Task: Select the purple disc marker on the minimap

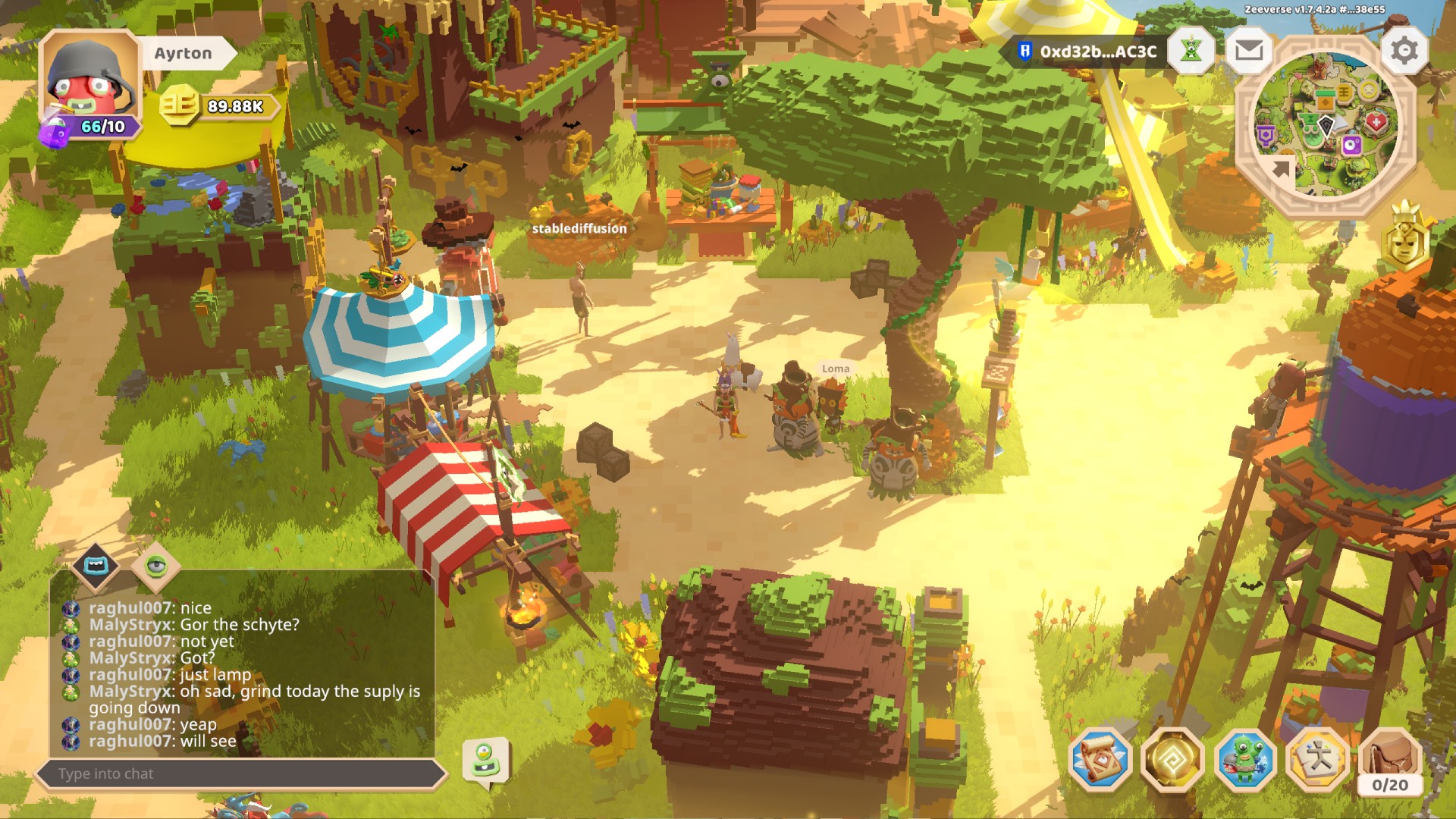Action: point(1351,146)
